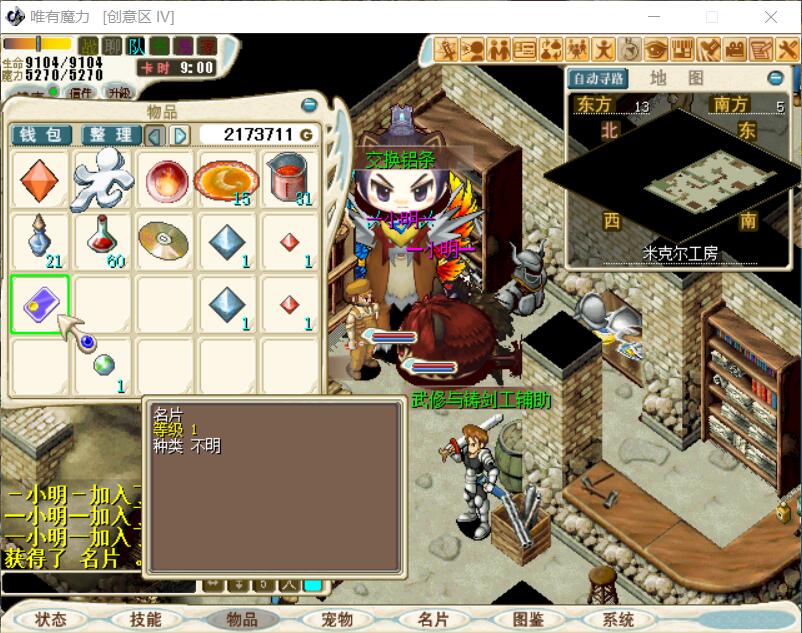Open the 钱包 wallet button
This screenshot has height=633, width=802.
tap(41, 135)
